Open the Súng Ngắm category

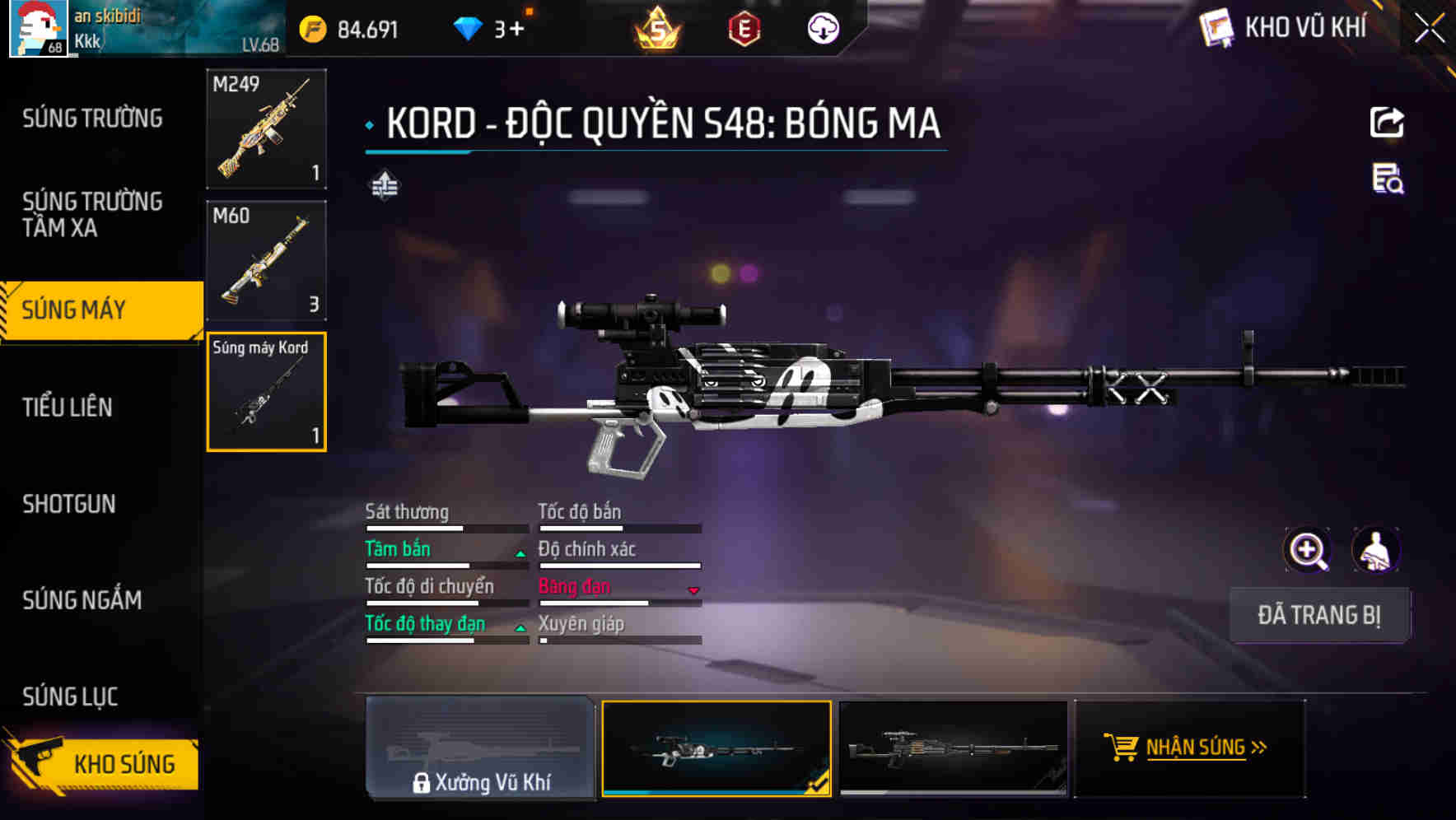pos(82,600)
